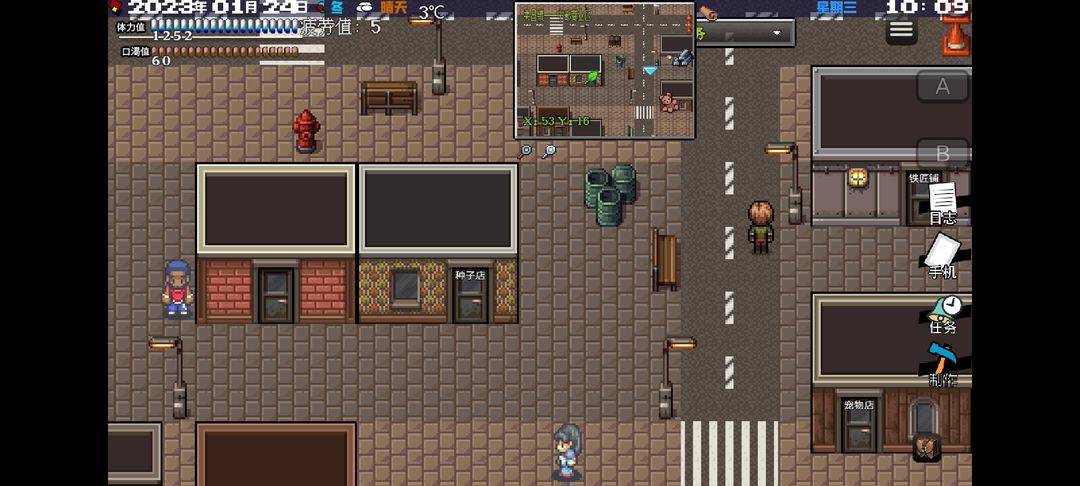Open the brown backpack icon

(927, 446)
